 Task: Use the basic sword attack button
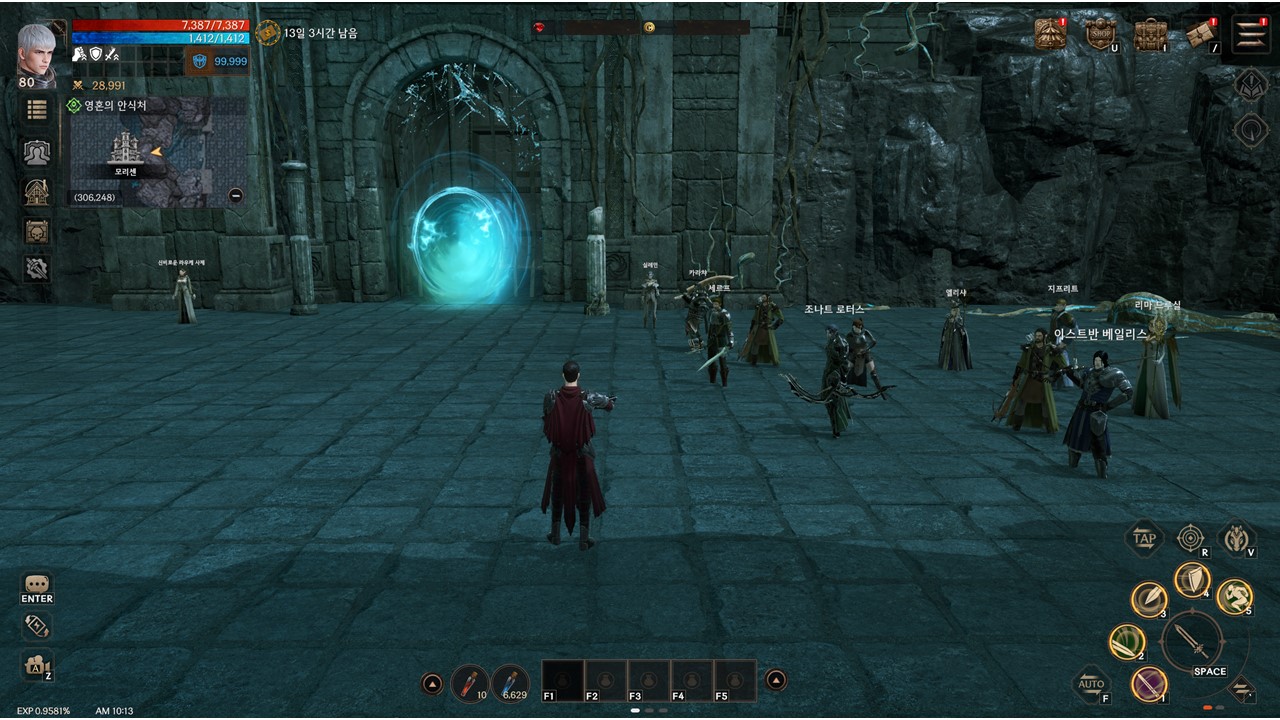pyautogui.click(x=1192, y=640)
